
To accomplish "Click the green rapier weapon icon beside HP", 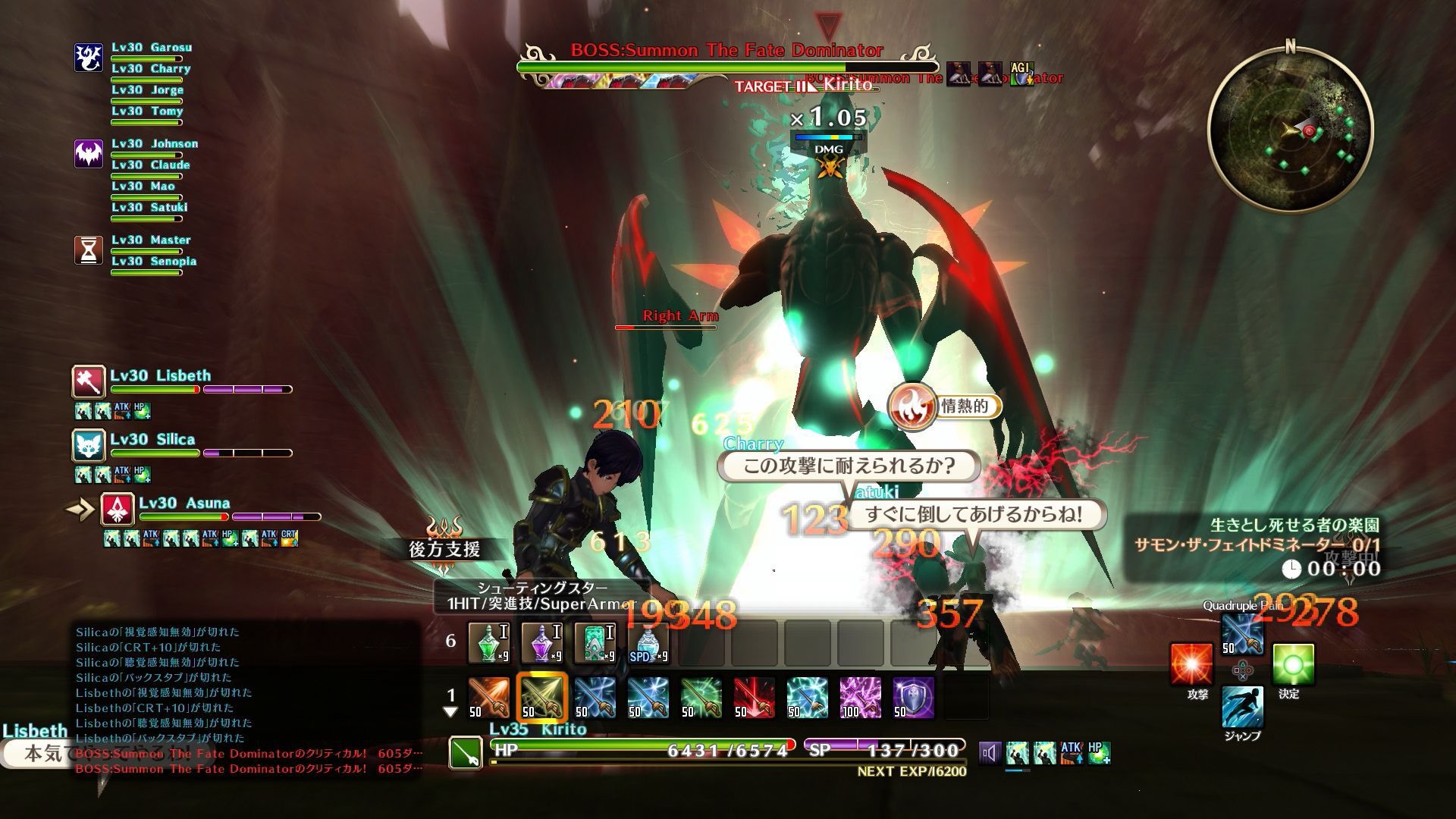I will point(465,754).
